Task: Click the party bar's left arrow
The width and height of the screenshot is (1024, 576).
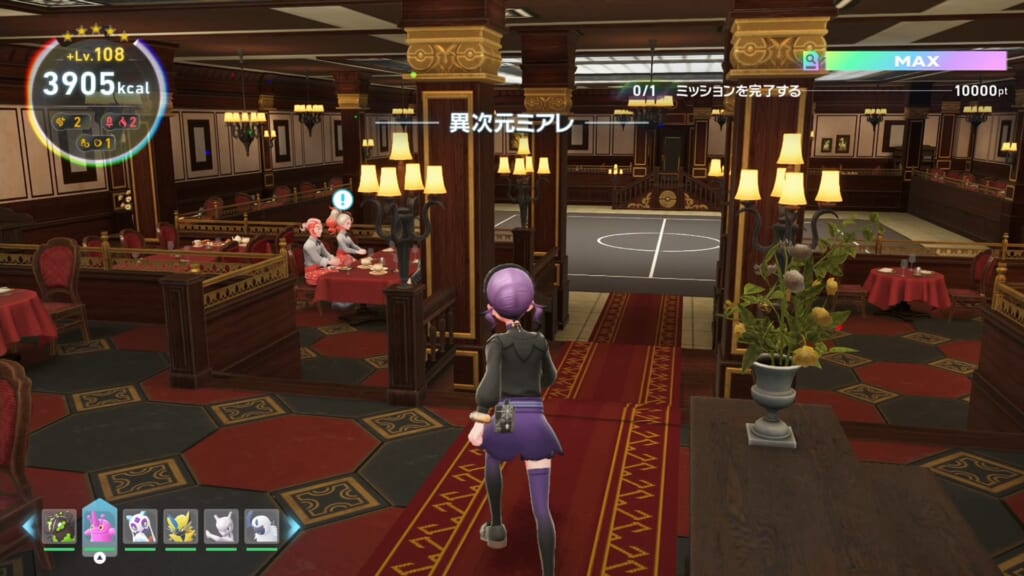Action: [28, 526]
